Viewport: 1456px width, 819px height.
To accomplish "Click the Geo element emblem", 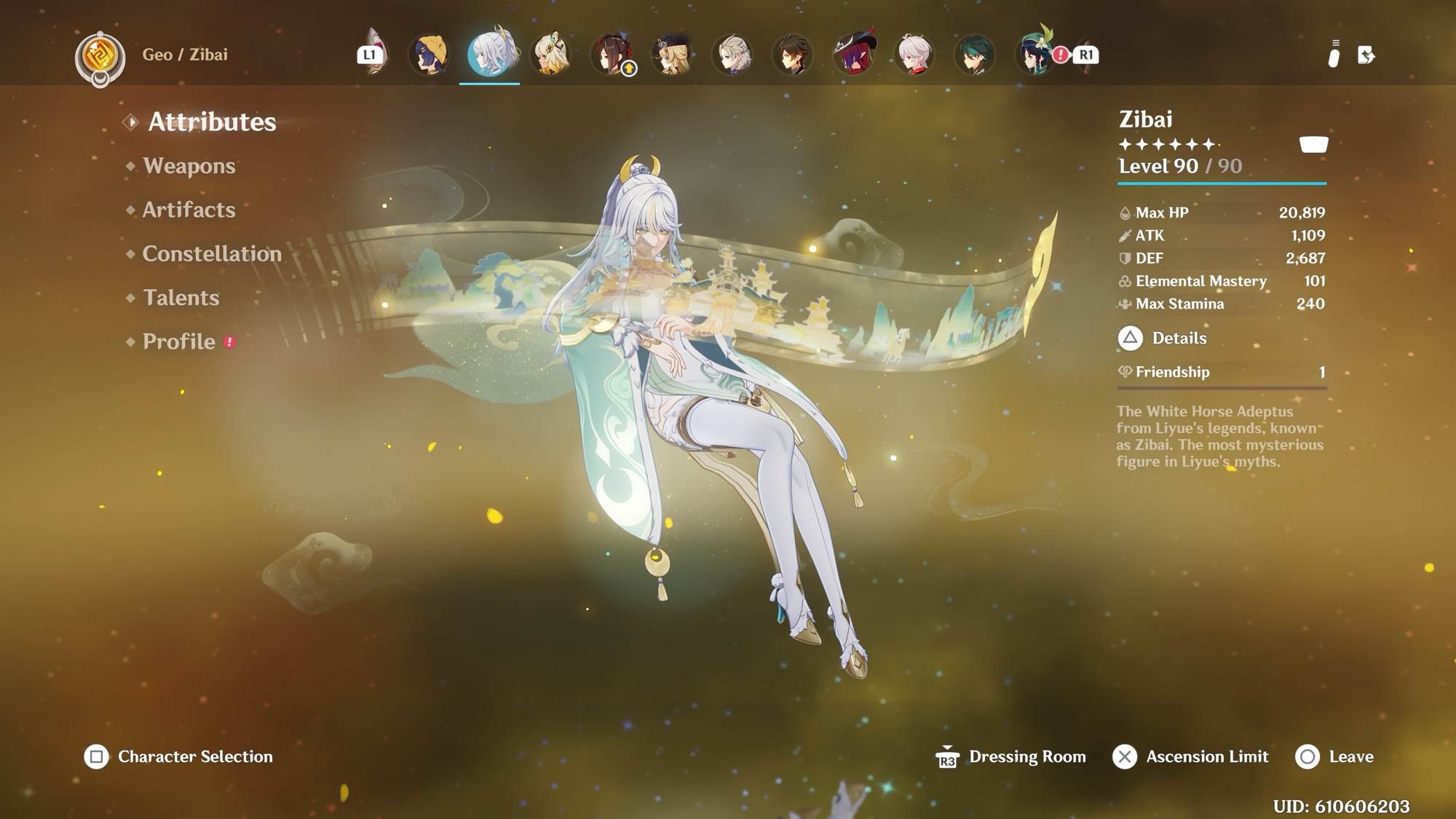I will point(100,55).
